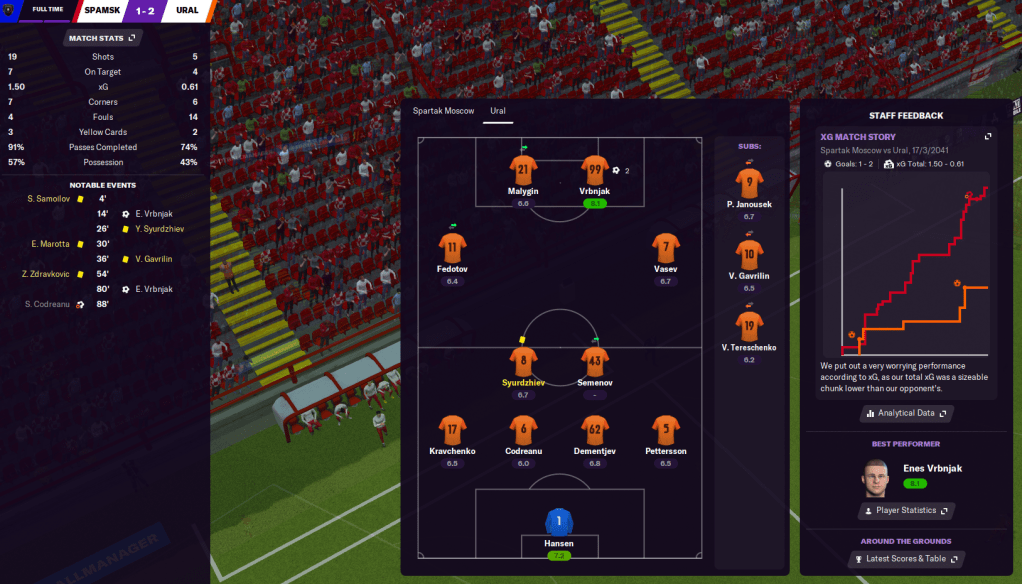The height and width of the screenshot is (584, 1022).
Task: Select substitute P. Janousek
Action: (x=749, y=184)
